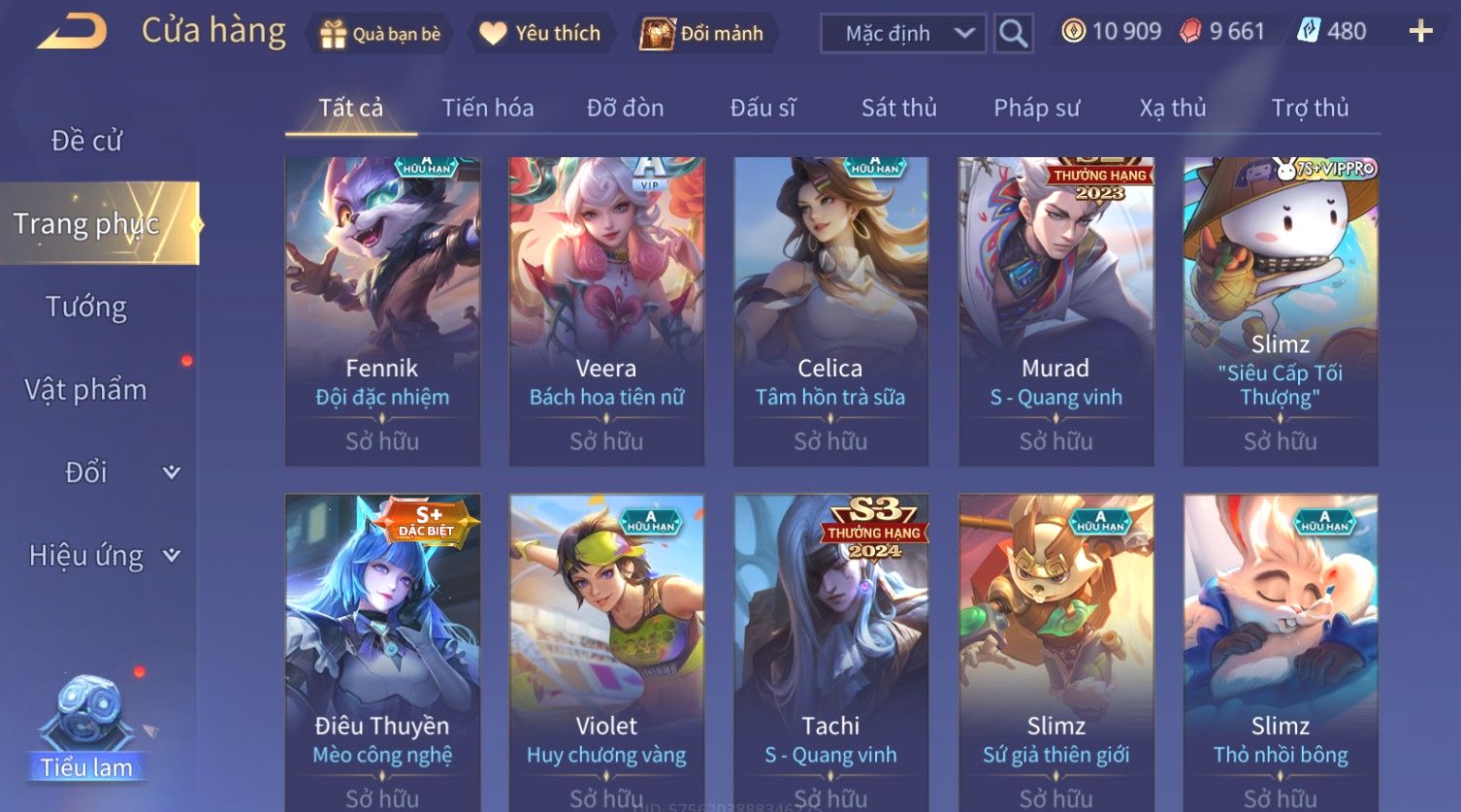Open the Tướng heroes section

click(86, 307)
